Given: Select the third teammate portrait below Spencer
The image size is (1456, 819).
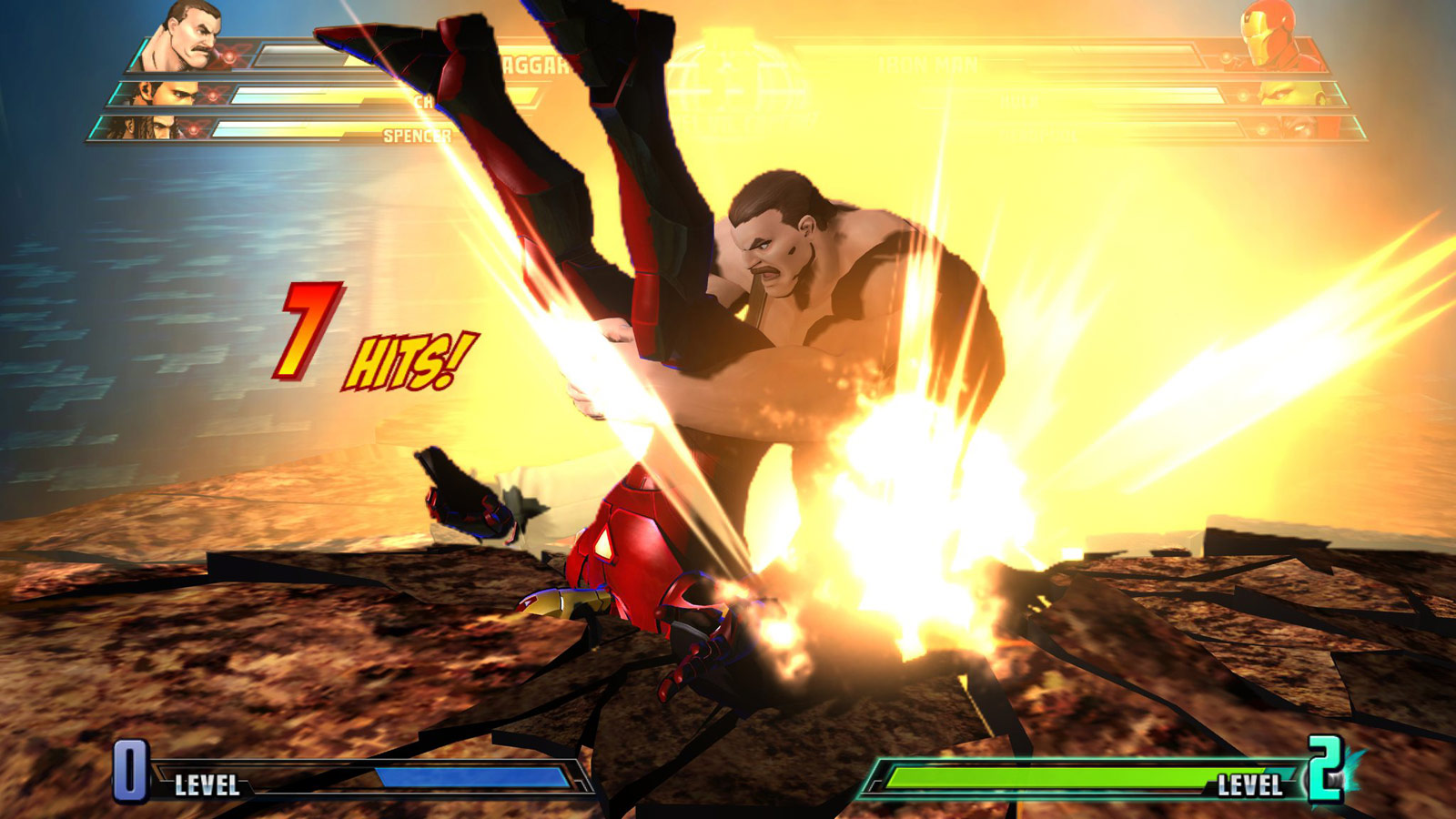Looking at the screenshot, I should click(x=150, y=127).
